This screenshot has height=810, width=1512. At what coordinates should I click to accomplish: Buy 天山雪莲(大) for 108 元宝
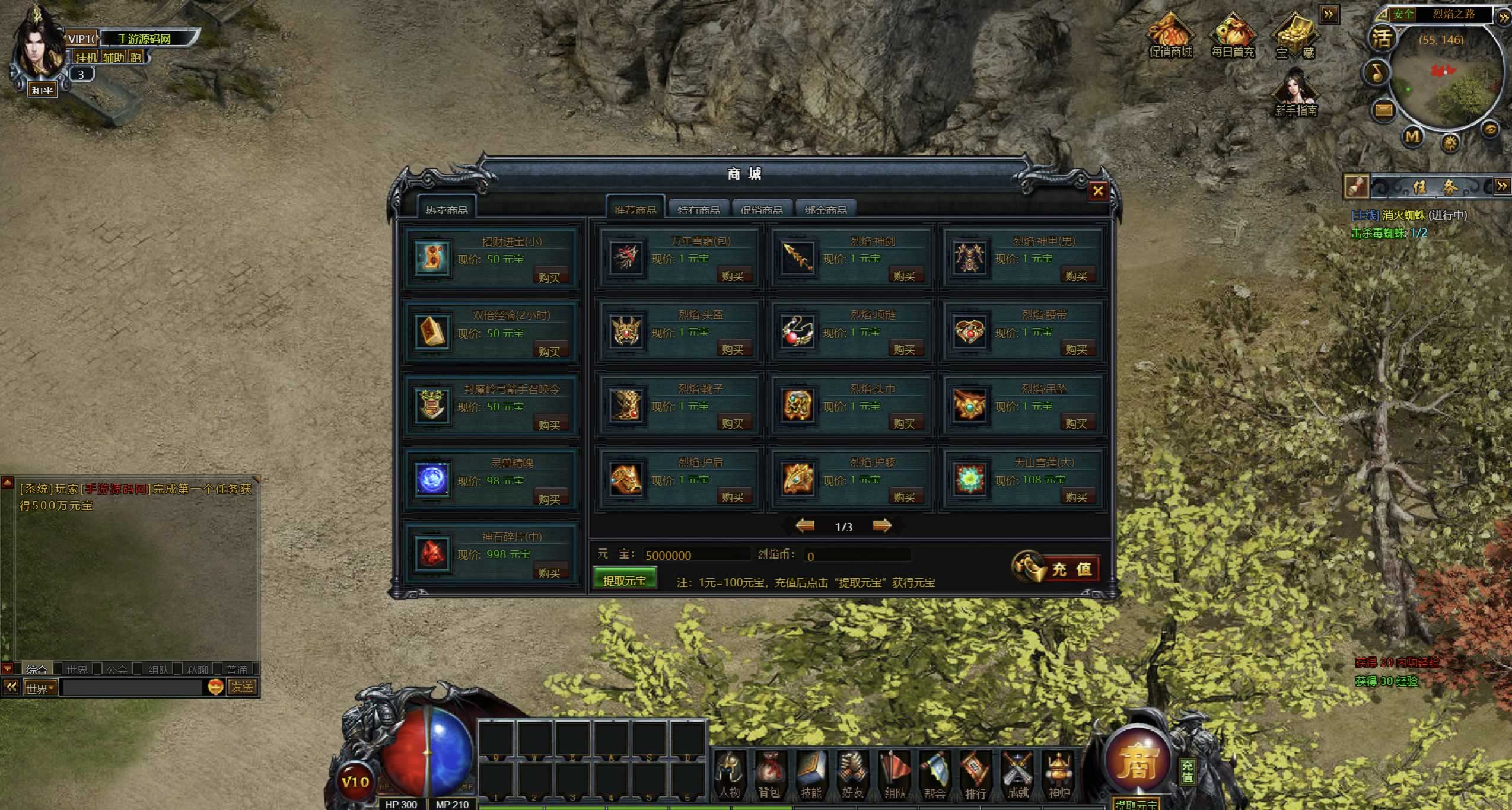[x=1075, y=497]
